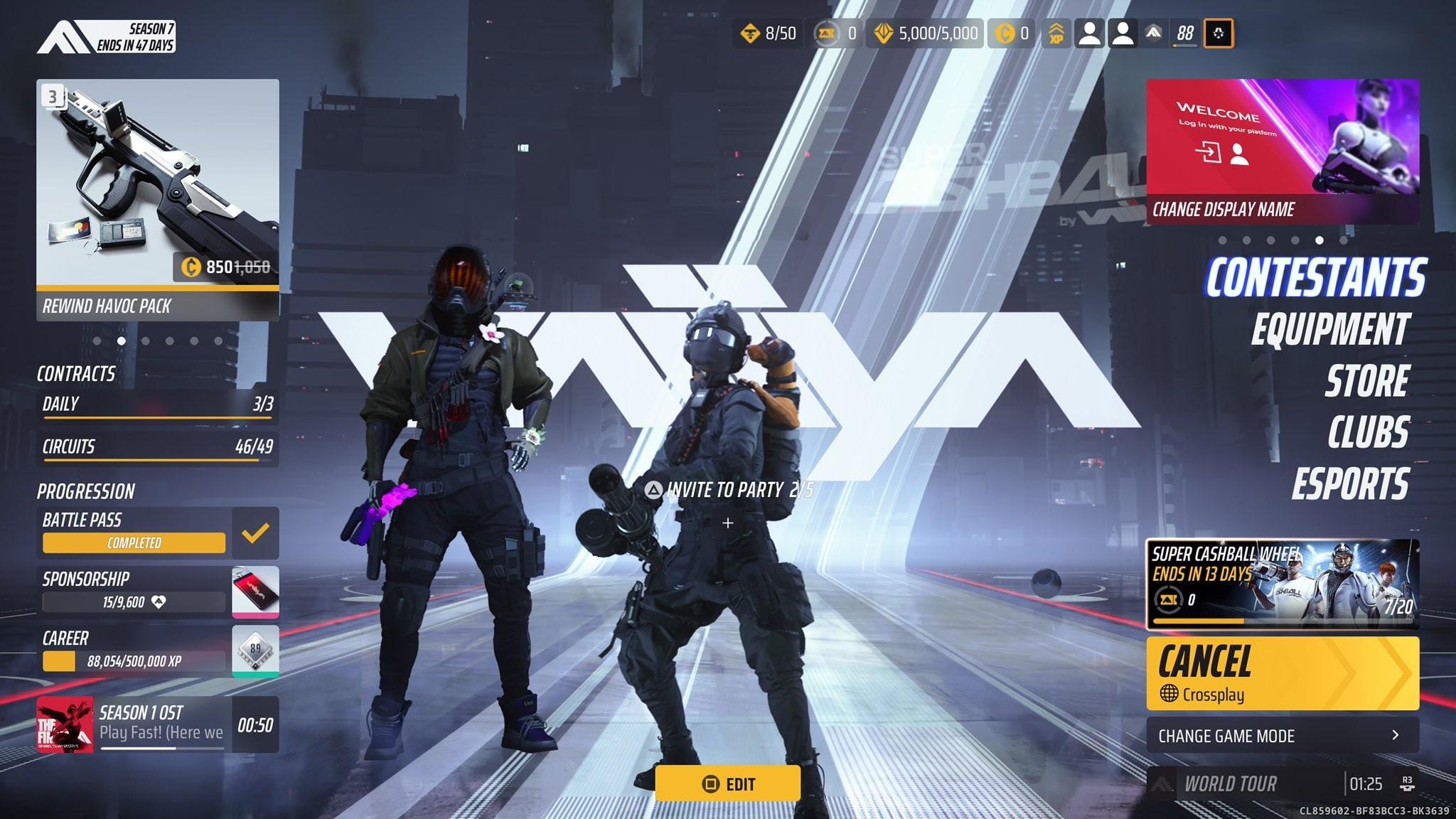1456x819 pixels.
Task: View the Rewind Havoc Pack offer
Action: click(x=157, y=200)
